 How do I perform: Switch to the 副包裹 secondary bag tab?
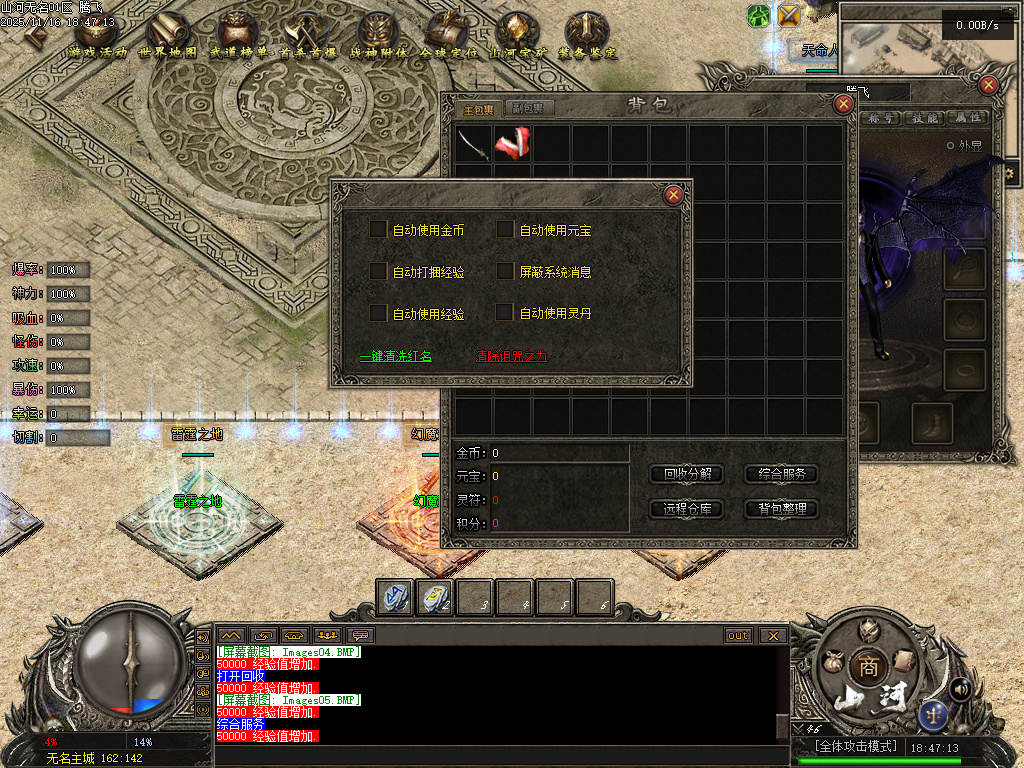[527, 108]
